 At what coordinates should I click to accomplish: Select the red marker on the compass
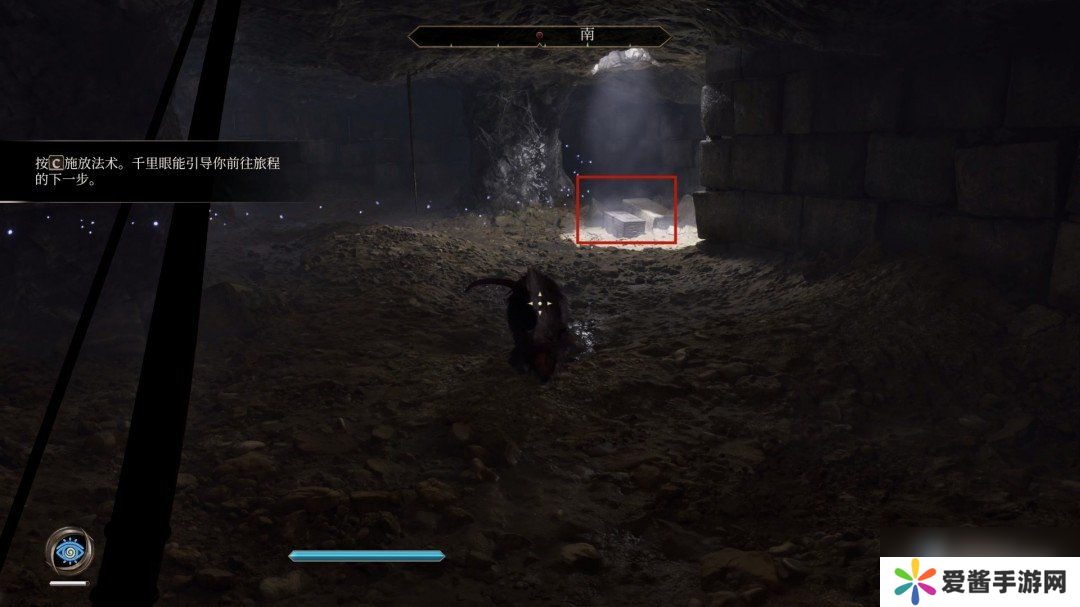[x=539, y=36]
